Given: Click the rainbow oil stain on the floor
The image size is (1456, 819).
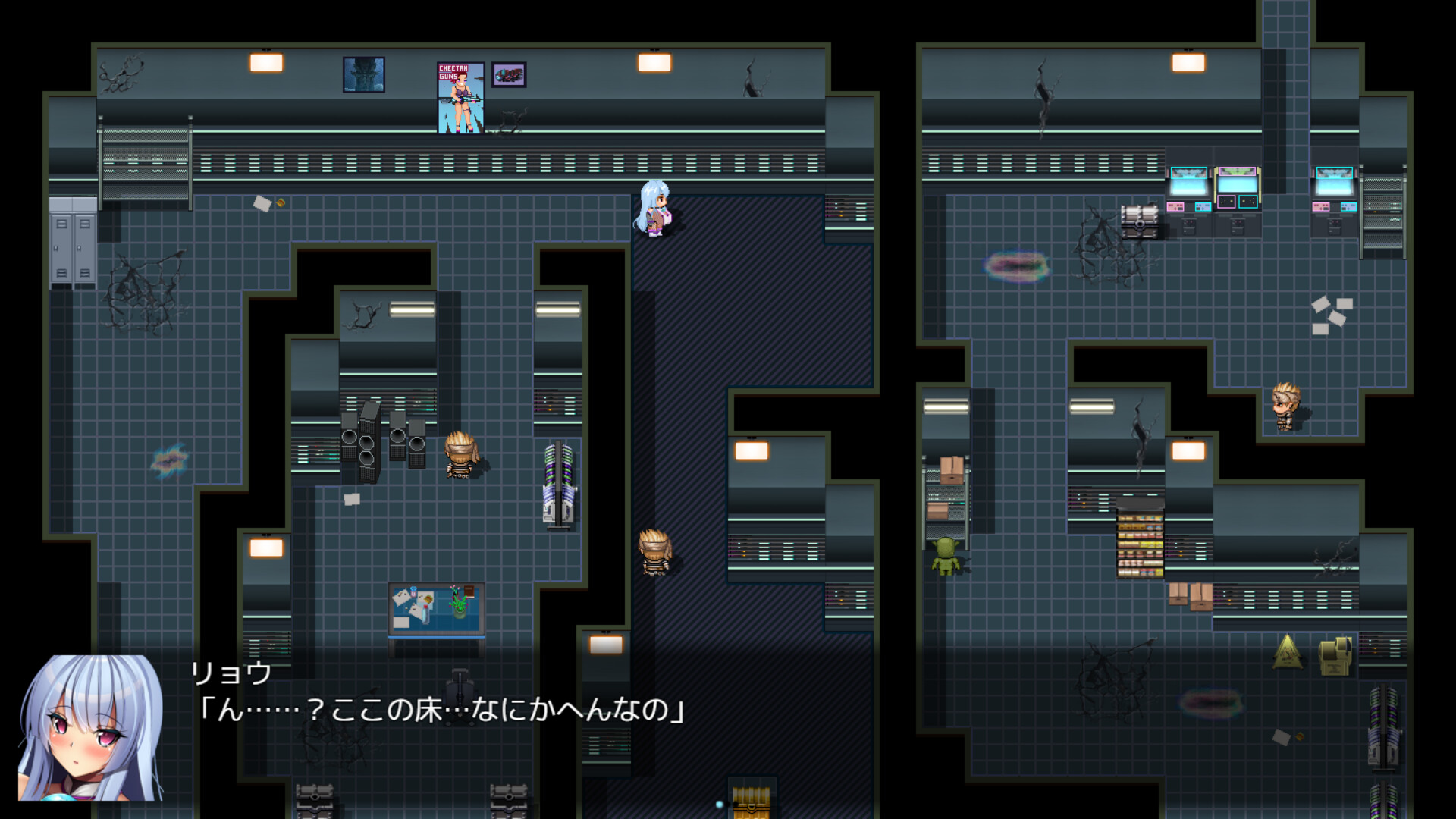Looking at the screenshot, I should coord(1016,265).
